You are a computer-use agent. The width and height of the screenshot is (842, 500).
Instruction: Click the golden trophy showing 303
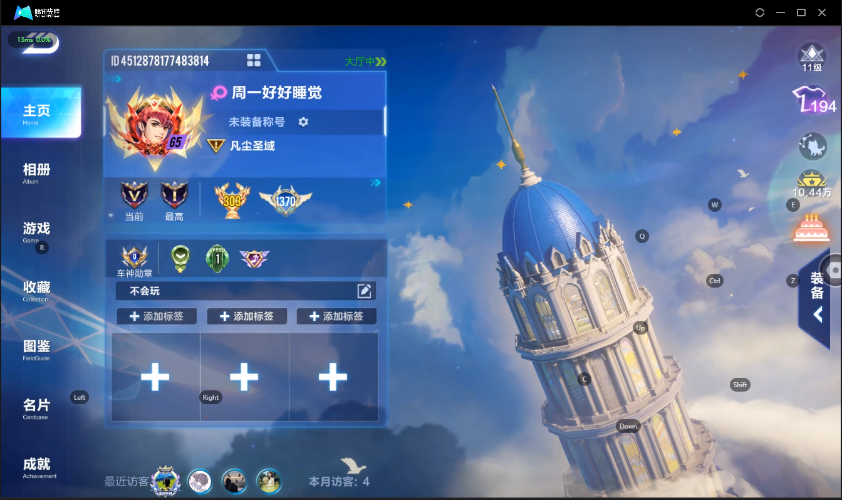point(233,199)
